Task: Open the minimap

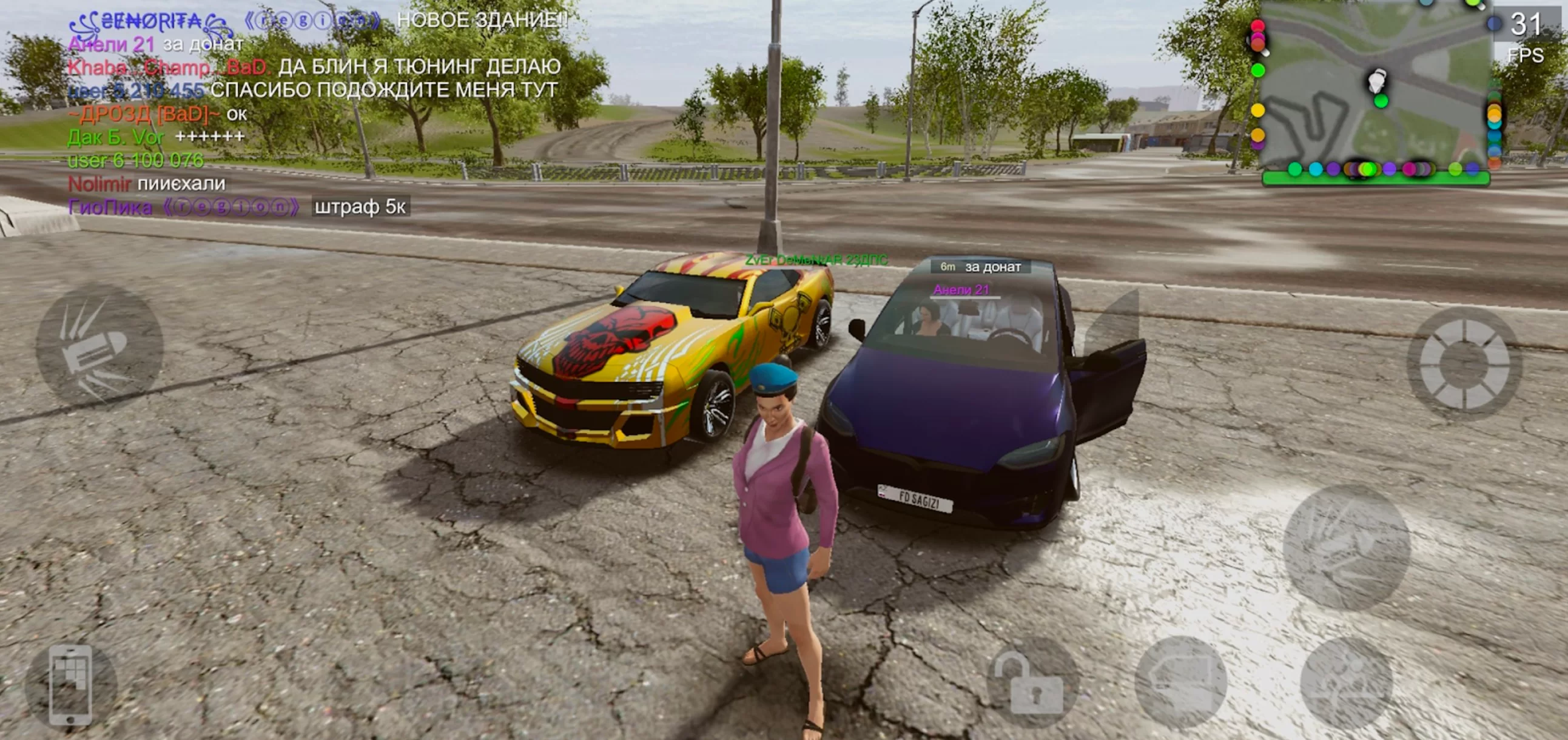Action: 1375,91
